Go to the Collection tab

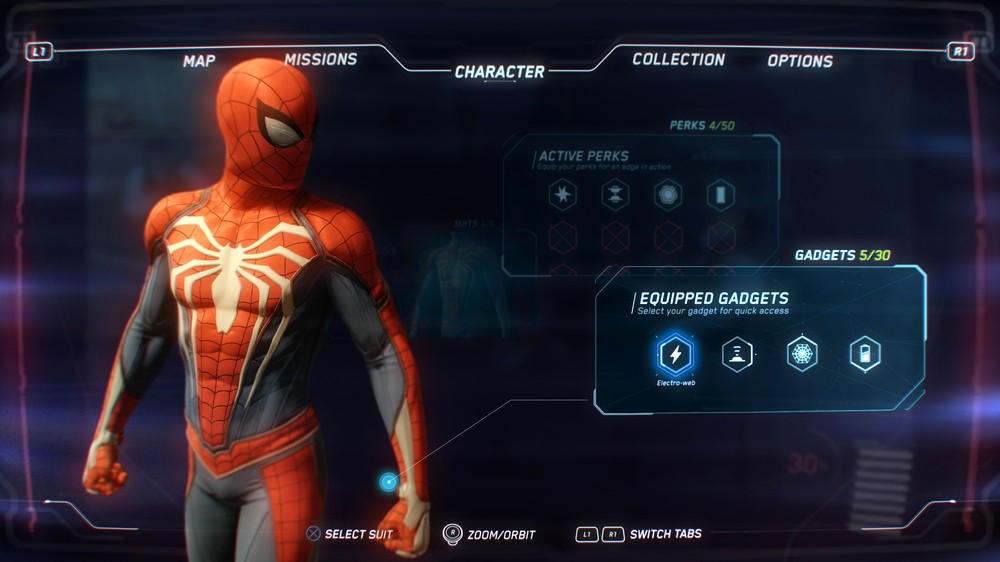678,60
